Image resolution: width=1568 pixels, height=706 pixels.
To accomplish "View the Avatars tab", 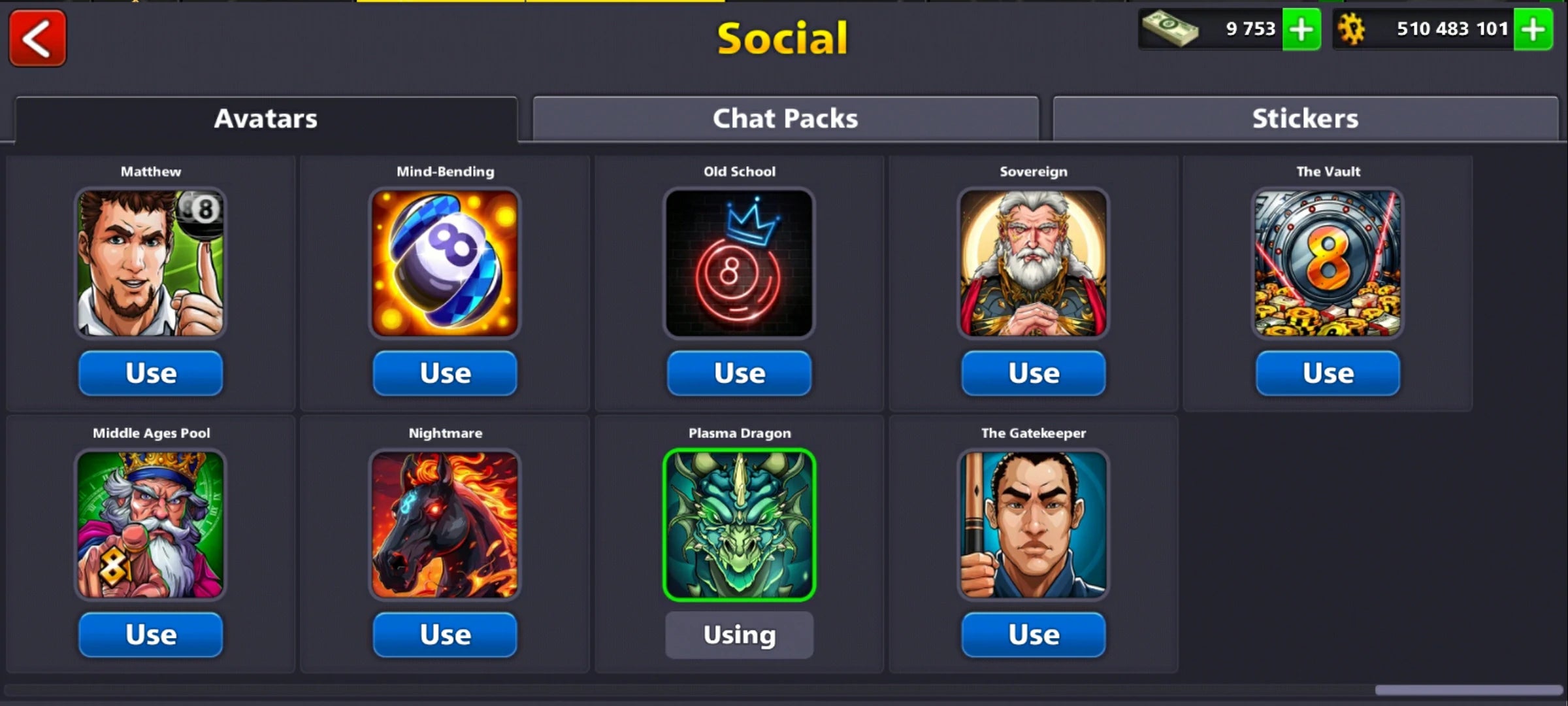I will pos(265,118).
